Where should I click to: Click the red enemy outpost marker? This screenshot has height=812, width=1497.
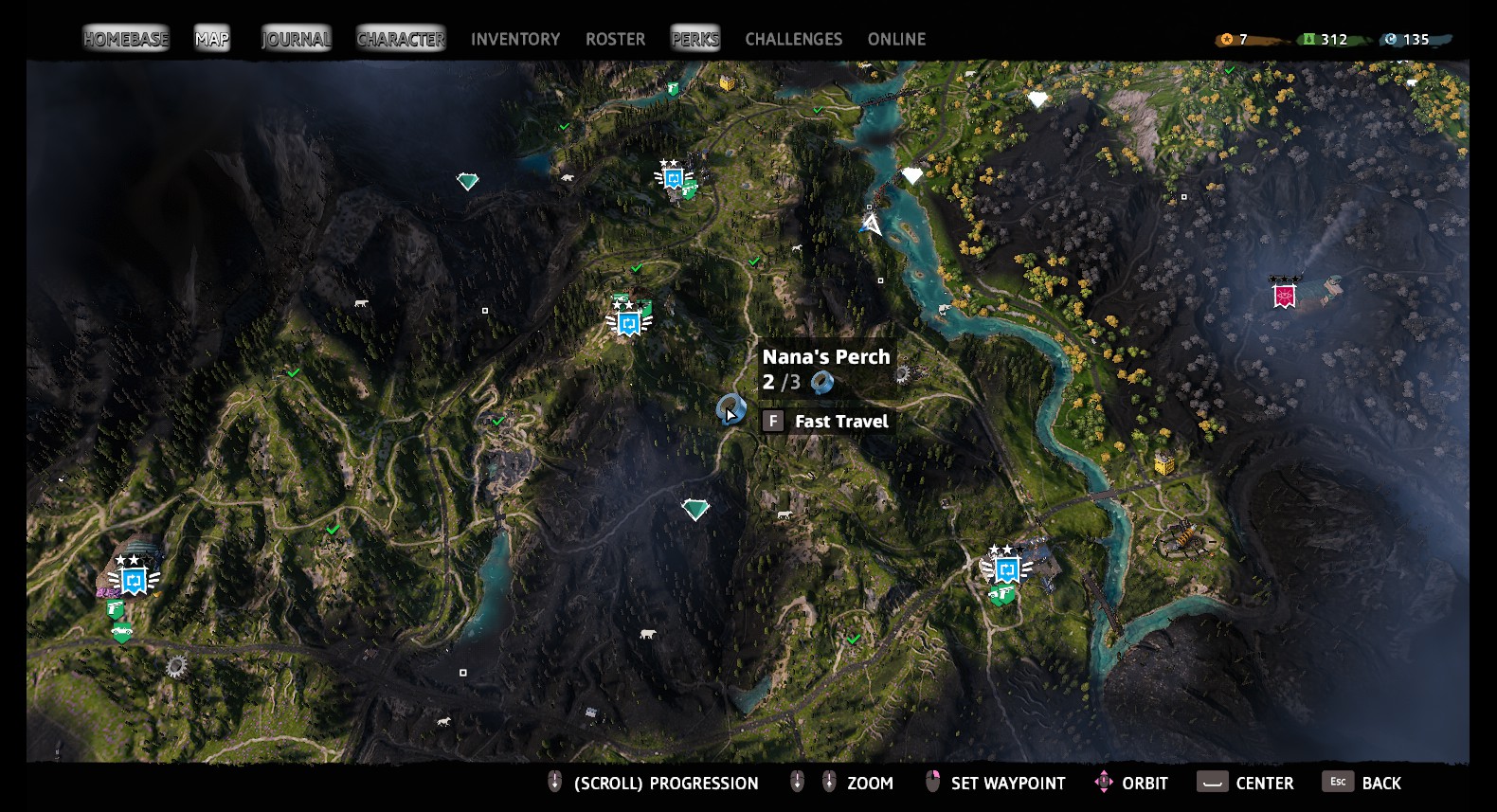pyautogui.click(x=1285, y=295)
